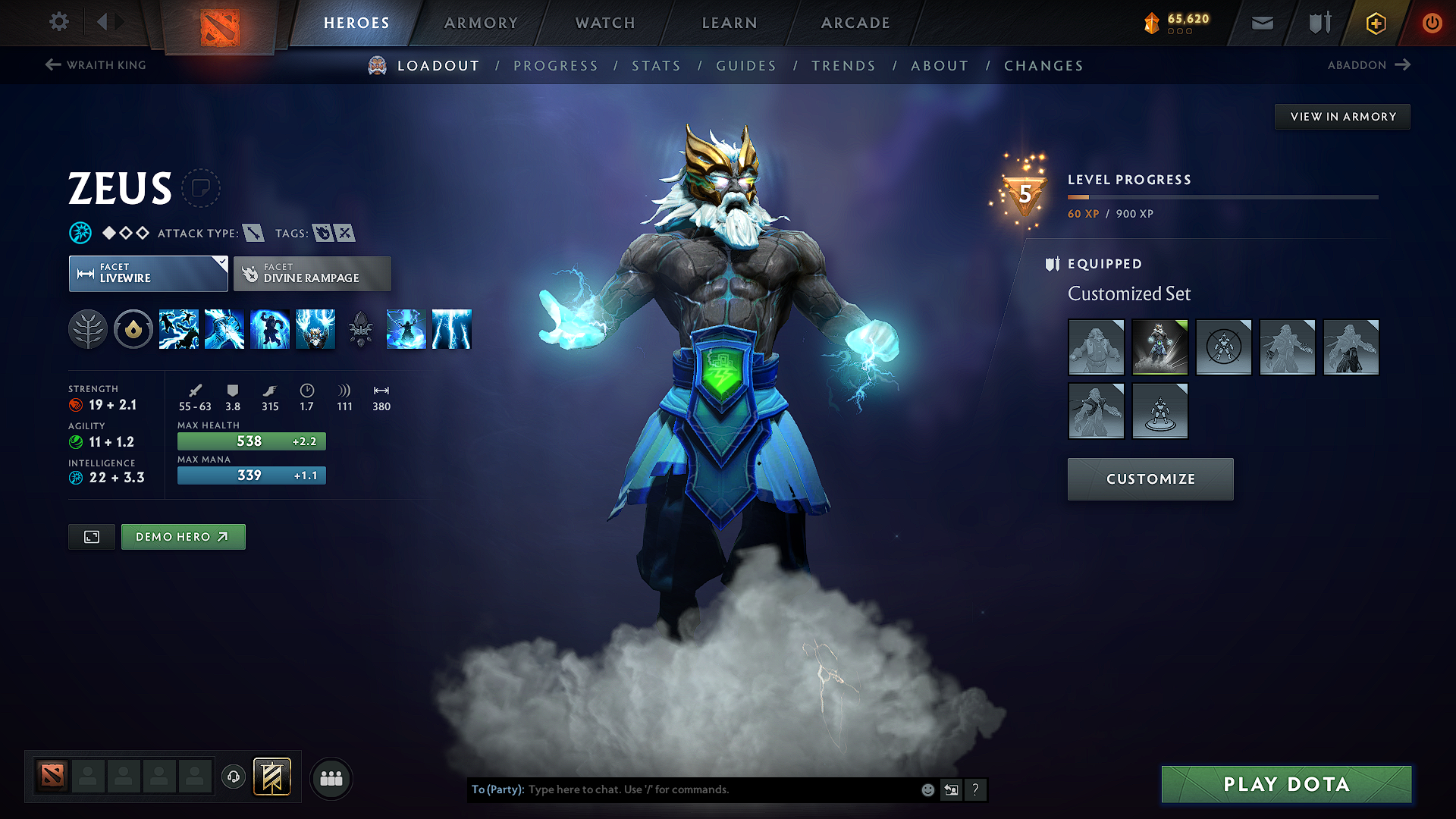Image resolution: width=1456 pixels, height=819 pixels.
Task: Open the emoticon picker in chat bar
Action: pos(927,789)
